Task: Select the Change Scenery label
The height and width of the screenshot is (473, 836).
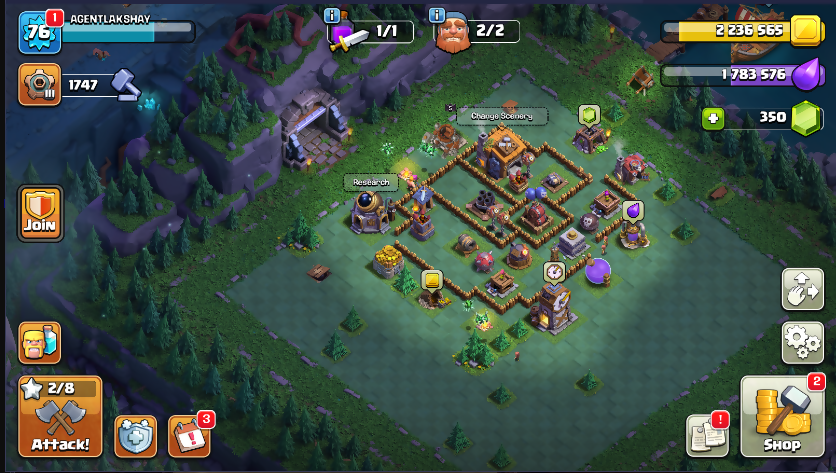Action: (502, 116)
